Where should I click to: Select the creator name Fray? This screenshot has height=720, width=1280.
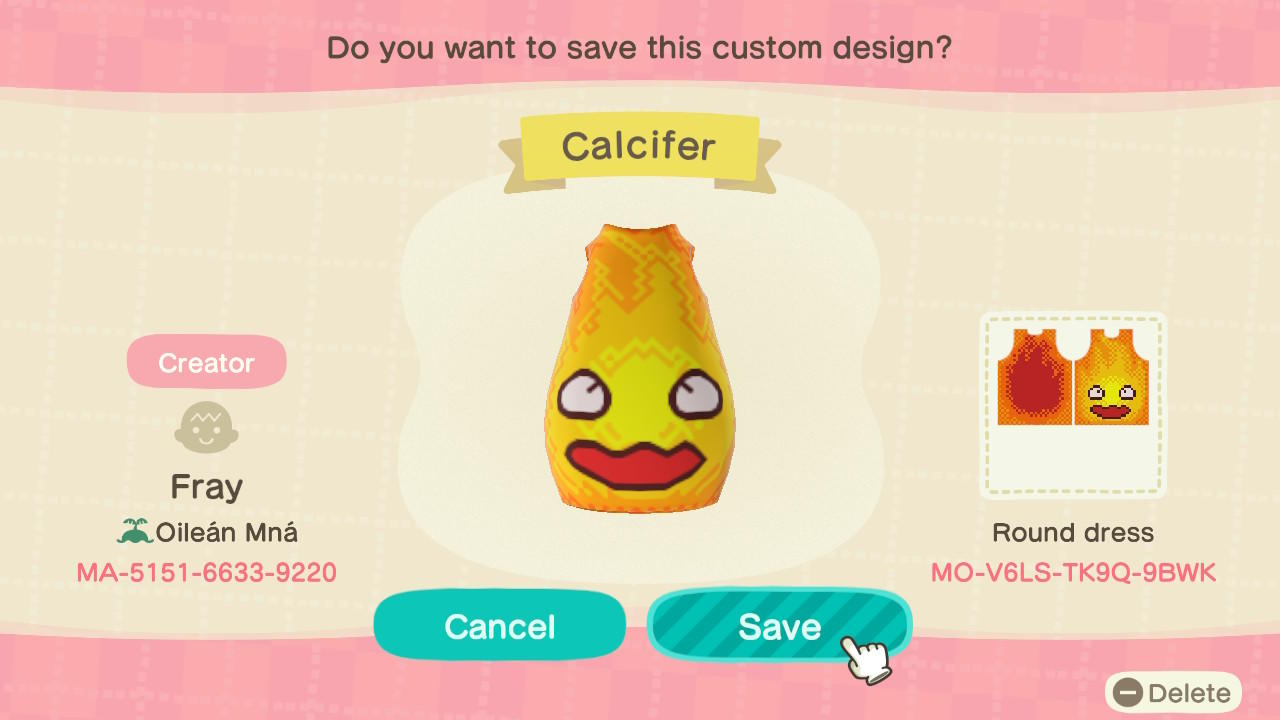(x=206, y=486)
